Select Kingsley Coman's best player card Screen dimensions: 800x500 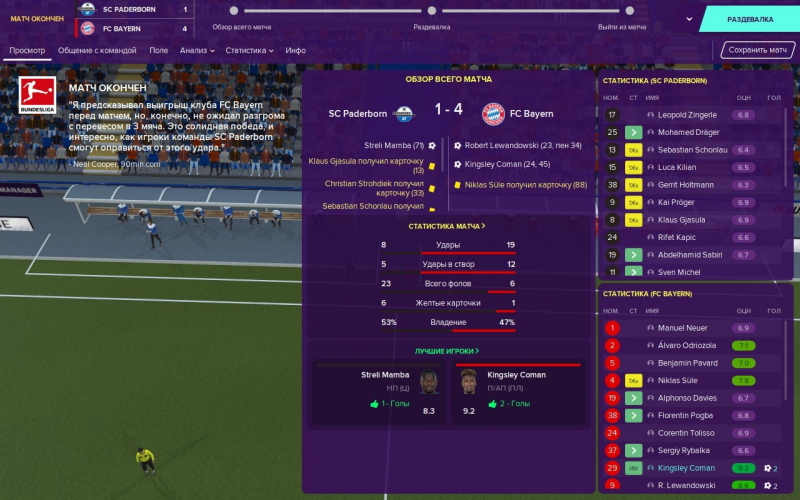517,390
